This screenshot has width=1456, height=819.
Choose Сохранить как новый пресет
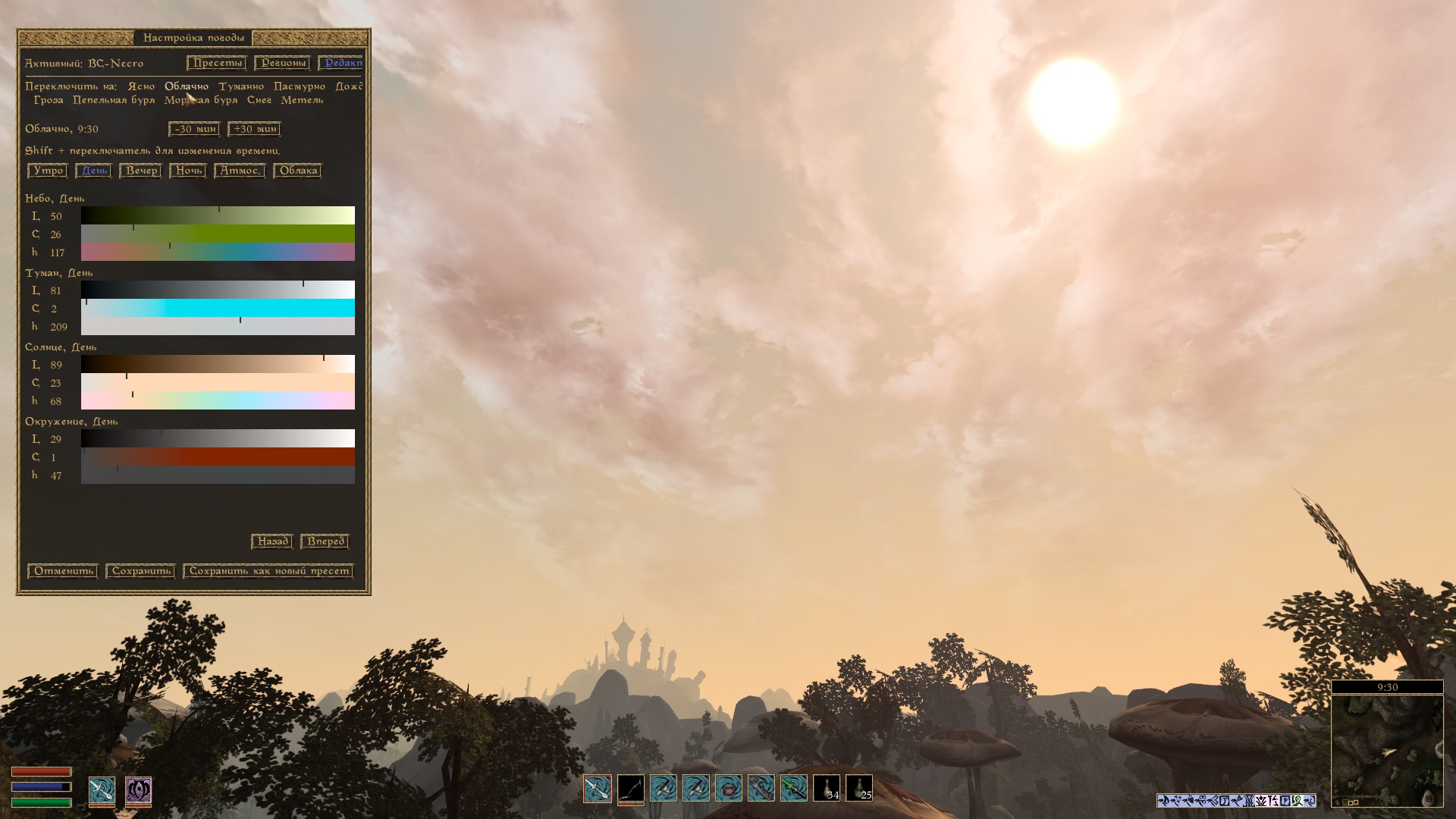tap(268, 571)
